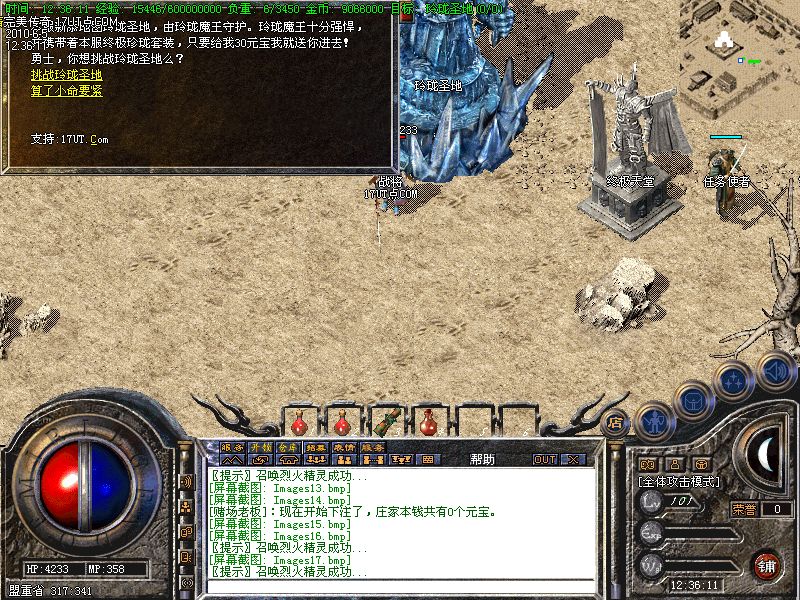This screenshot has width=800, height=600.
Task: Click the red 铺 stall button
Action: [x=767, y=564]
